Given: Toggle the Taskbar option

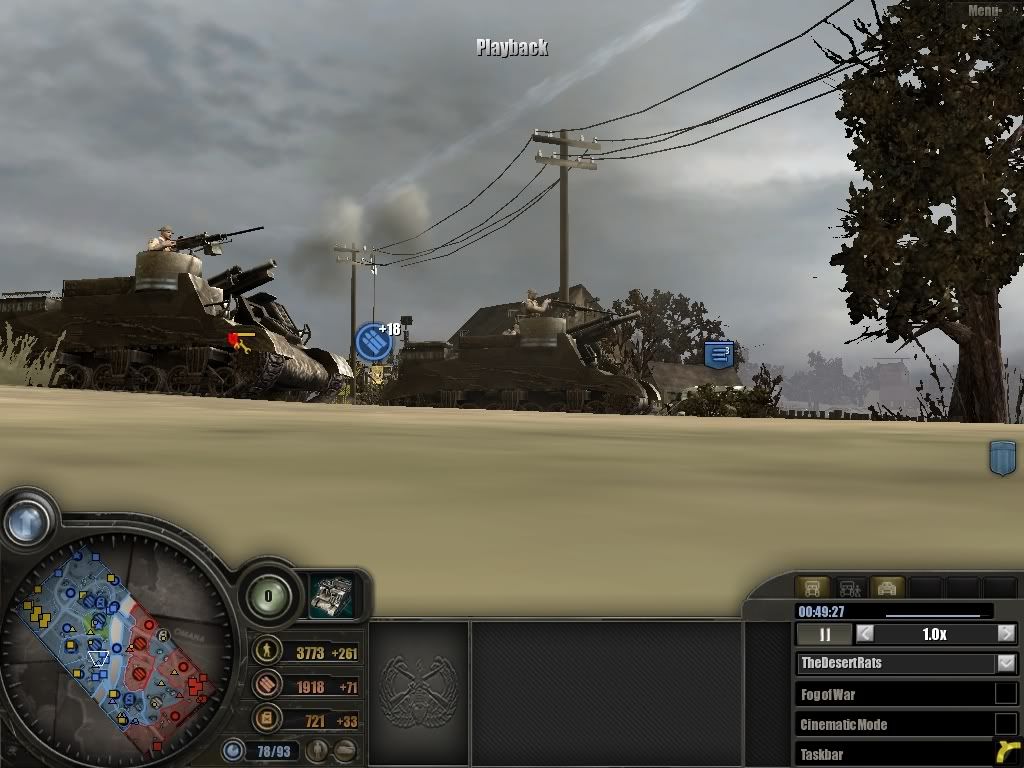Looking at the screenshot, I should [x=1005, y=754].
